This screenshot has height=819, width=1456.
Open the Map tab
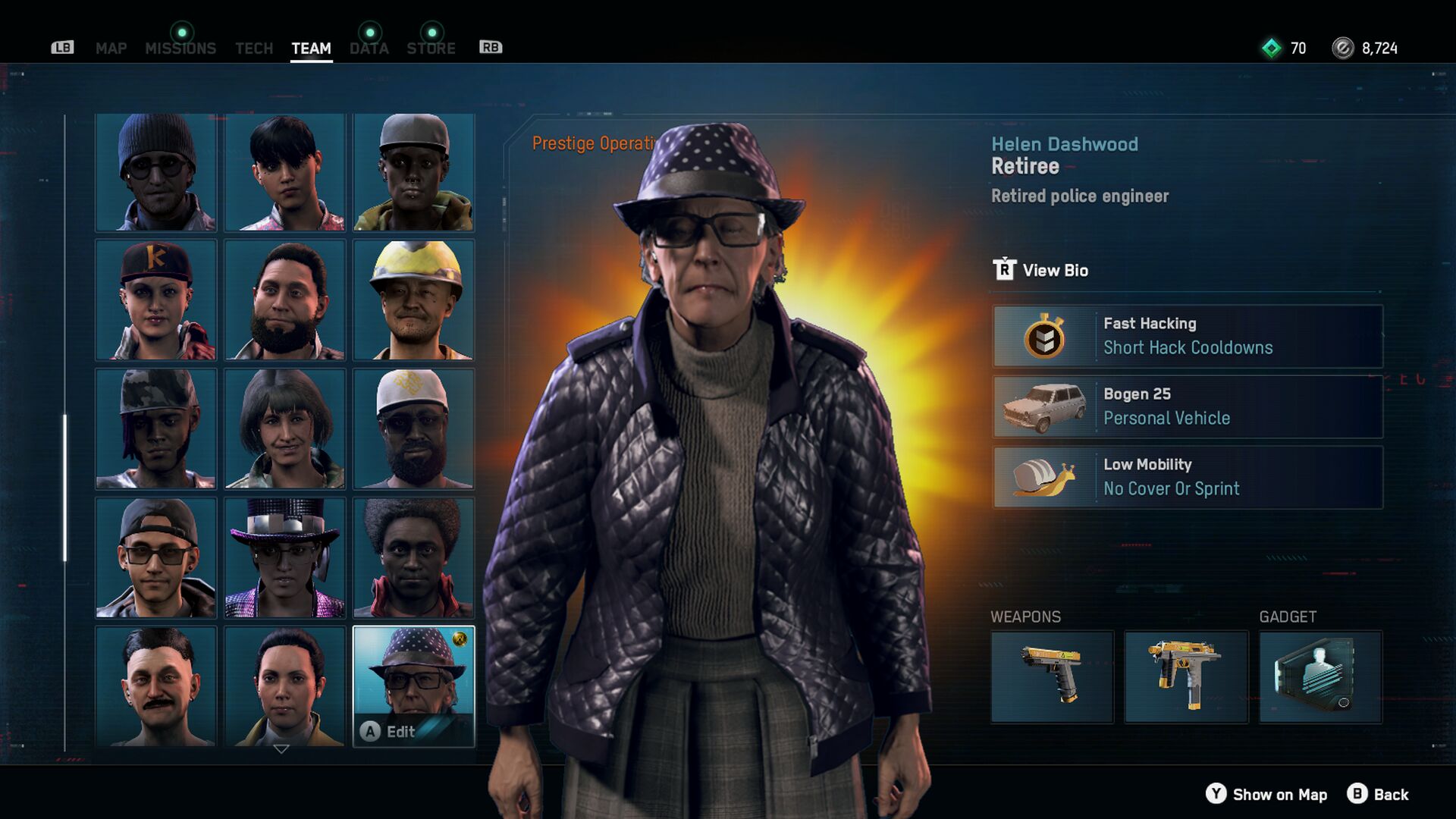coord(111,49)
